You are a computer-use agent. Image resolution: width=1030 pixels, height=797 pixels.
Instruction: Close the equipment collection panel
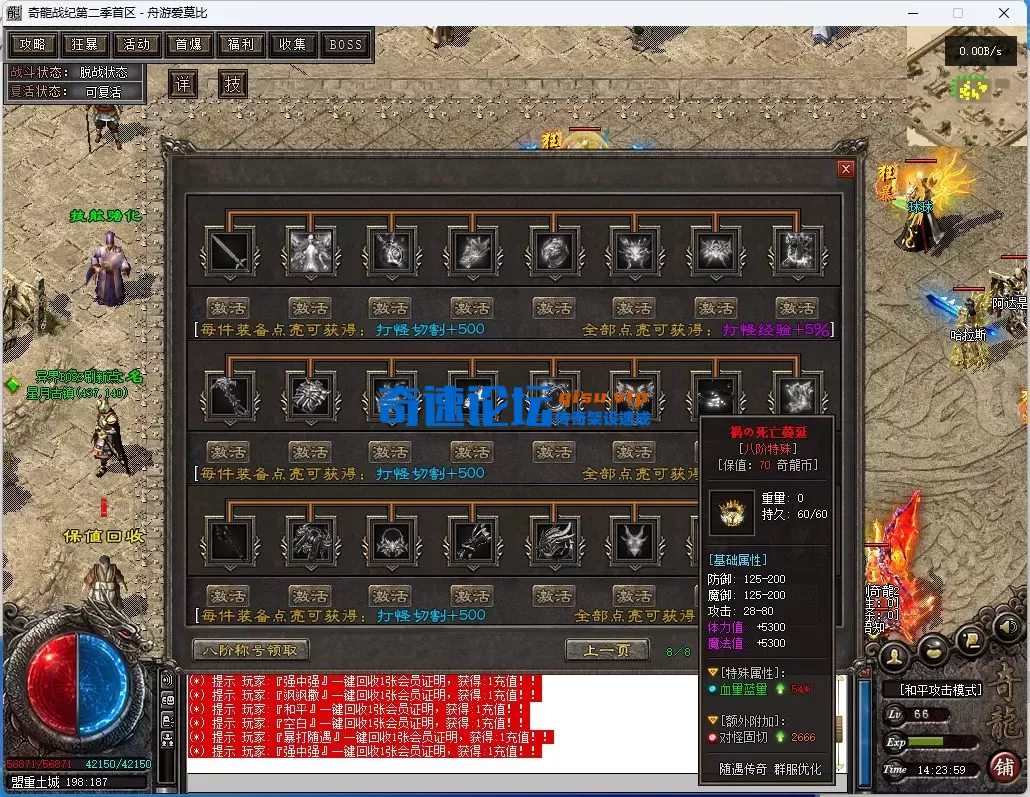846,169
